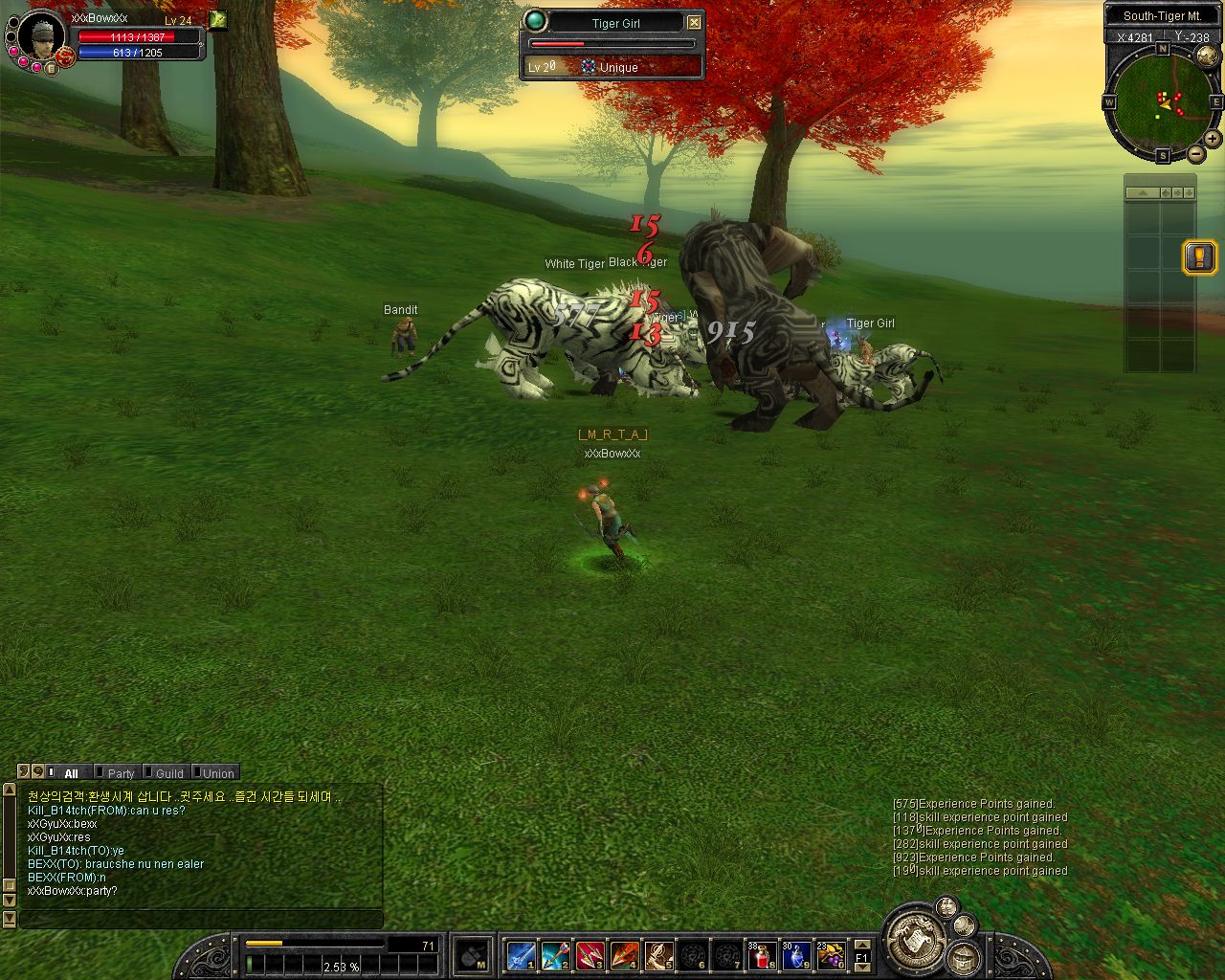Use the red health potion in slot 8
The image size is (1225, 980).
[x=762, y=955]
